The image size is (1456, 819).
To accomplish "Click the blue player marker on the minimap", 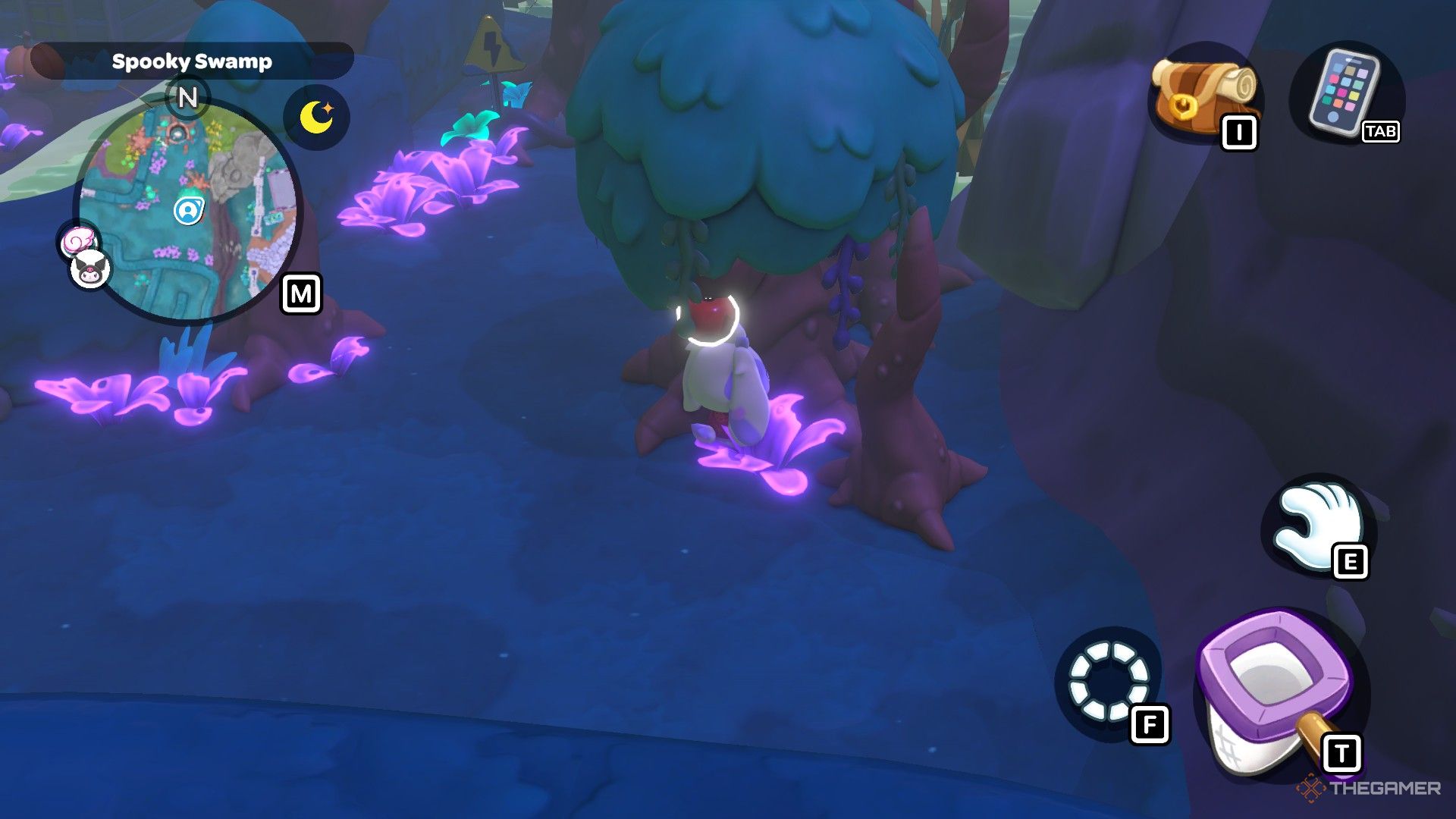I will (188, 210).
